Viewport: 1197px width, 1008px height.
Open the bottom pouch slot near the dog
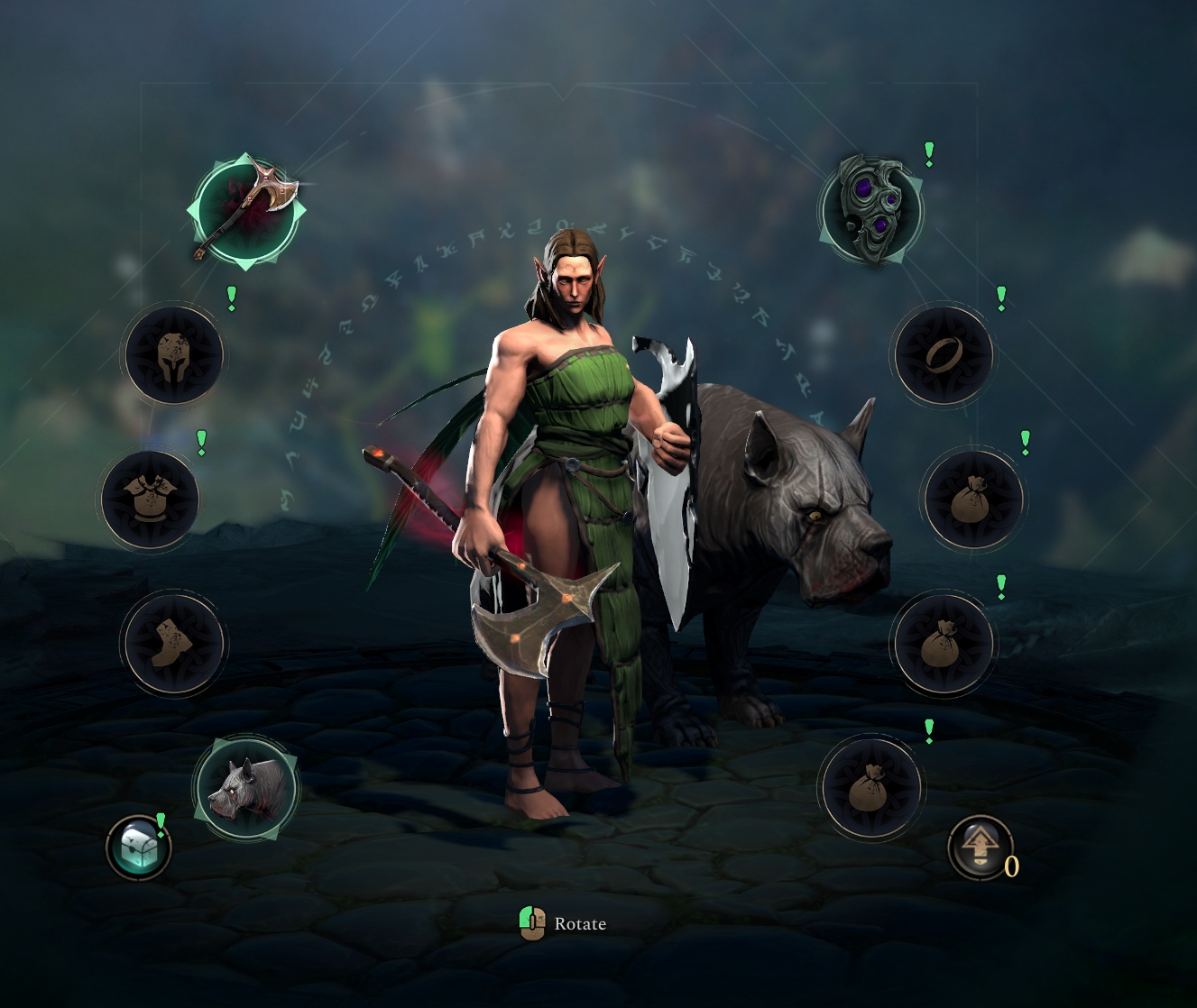pos(870,789)
